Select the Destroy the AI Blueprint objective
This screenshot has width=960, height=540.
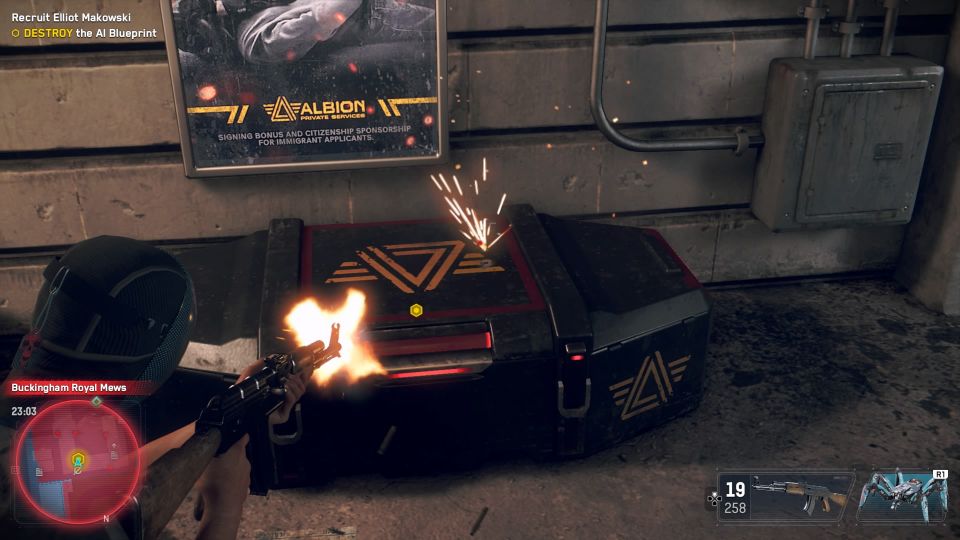[85, 33]
